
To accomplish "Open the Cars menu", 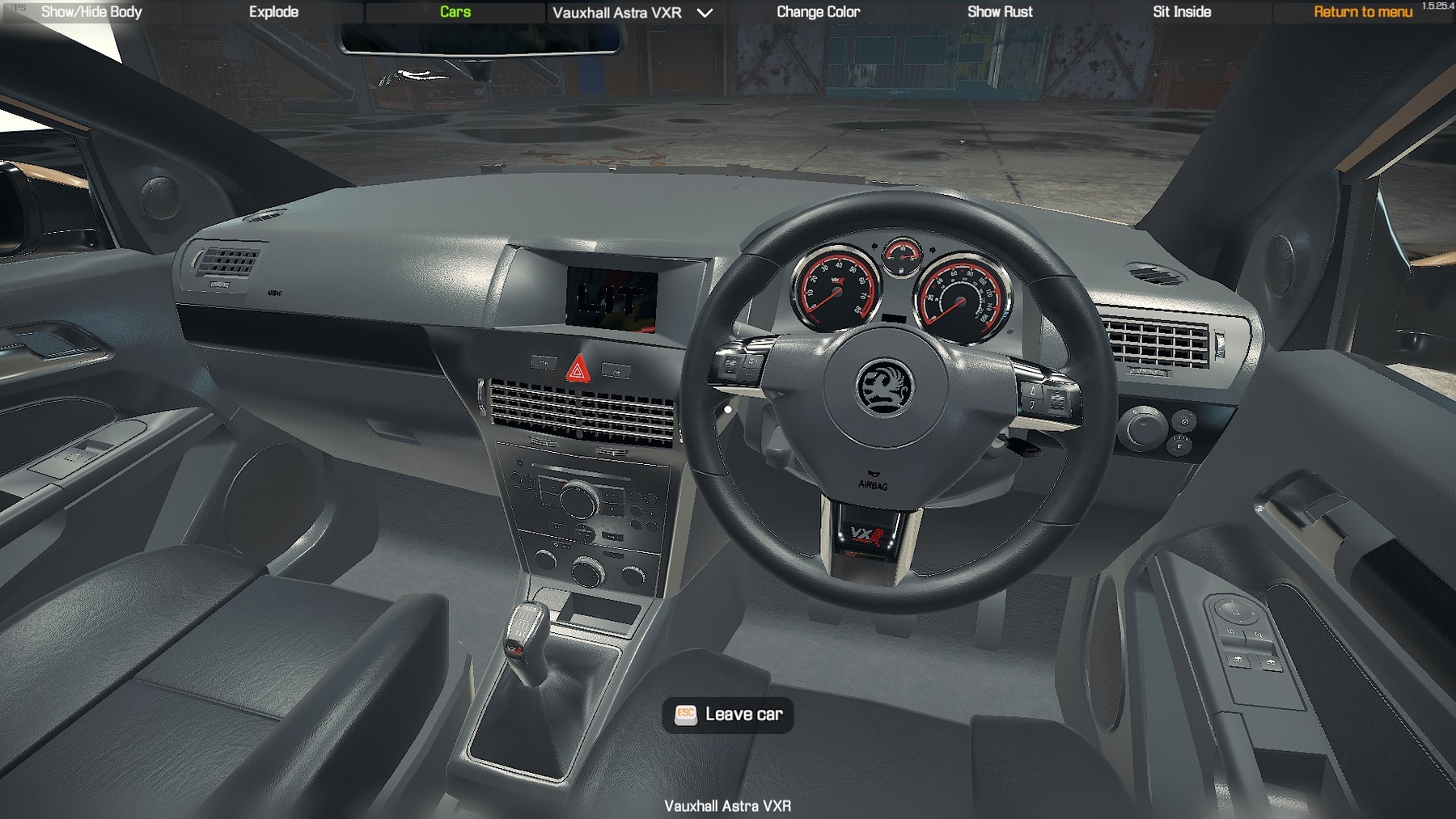I will click(455, 12).
